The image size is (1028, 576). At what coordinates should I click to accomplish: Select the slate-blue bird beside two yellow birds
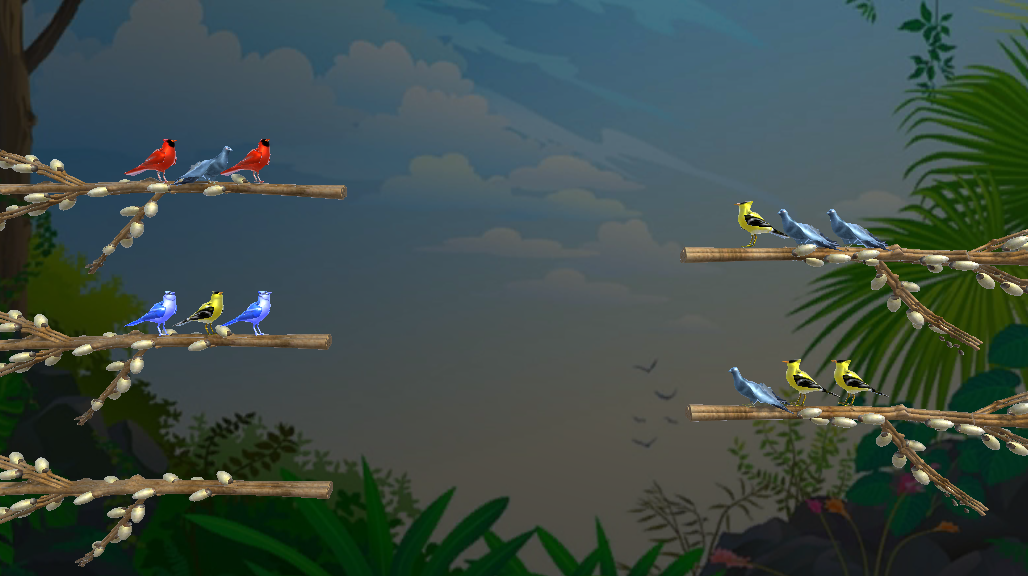(753, 389)
